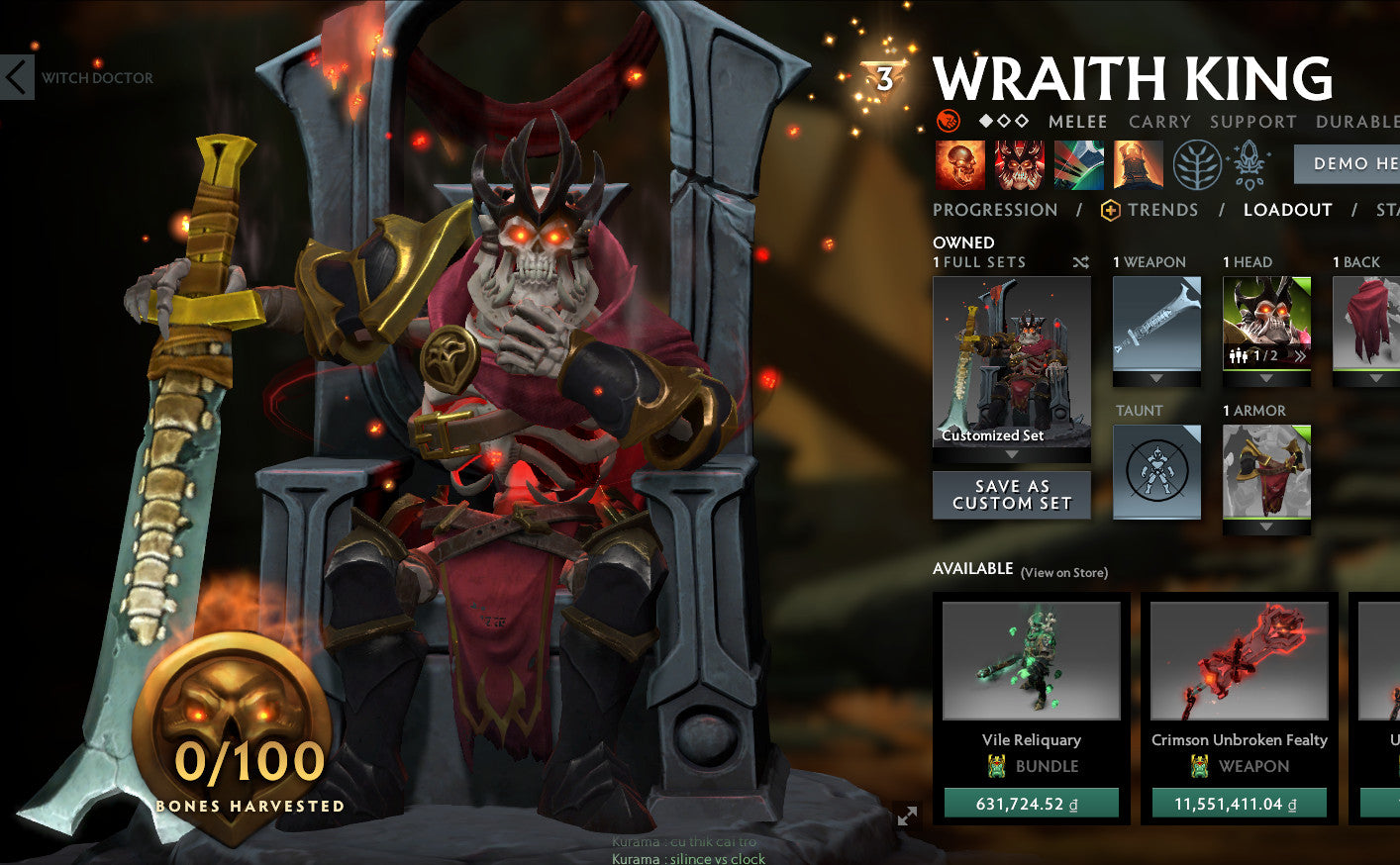Switch to the Progression tab
The image size is (1400, 865).
[x=994, y=210]
